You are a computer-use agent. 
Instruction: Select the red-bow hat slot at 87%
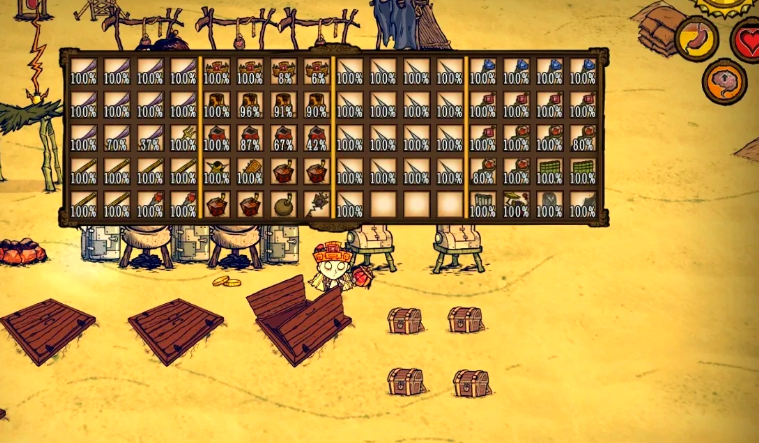(x=250, y=138)
